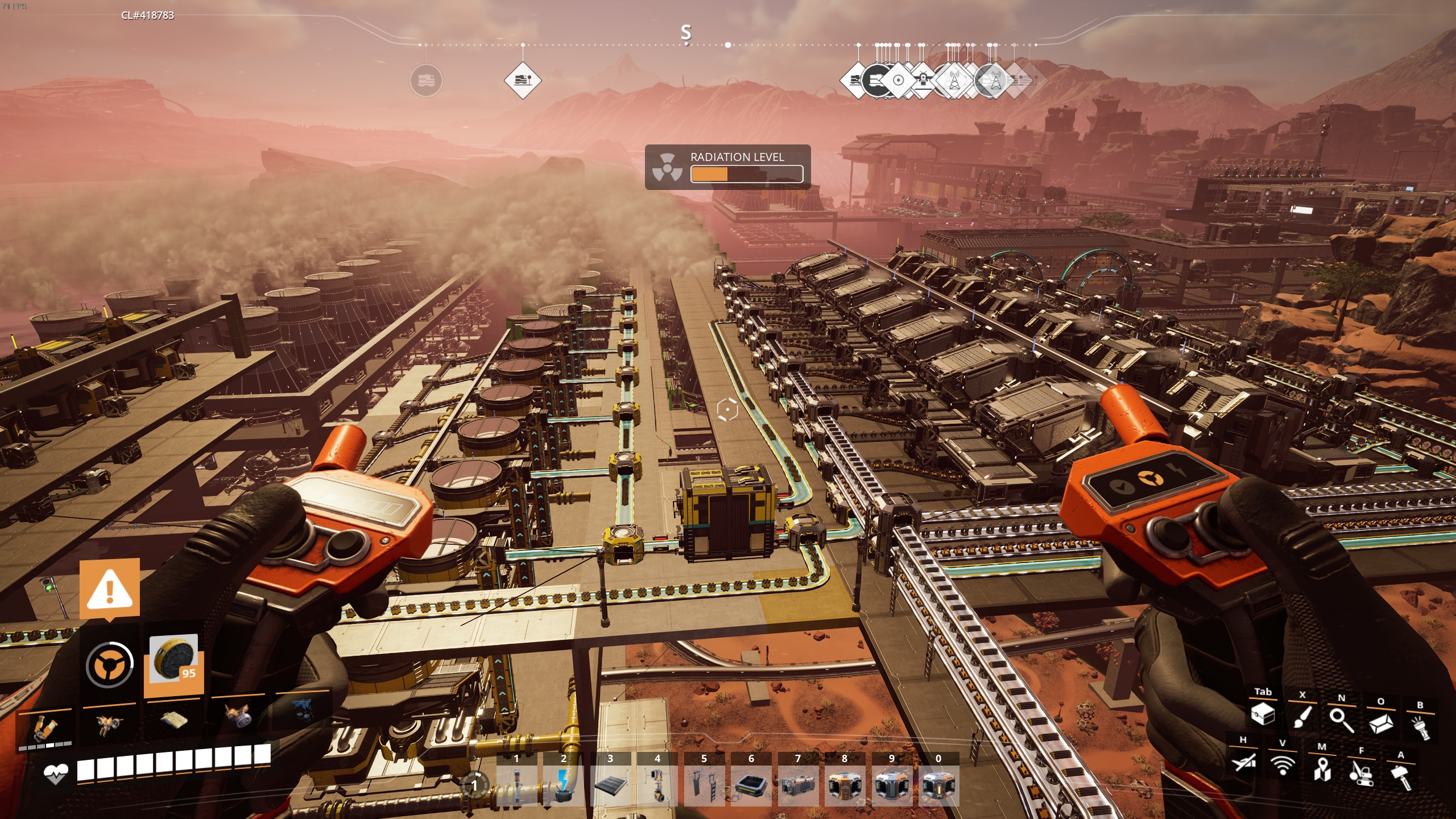
Task: Open the map pin icon
Action: [1322, 769]
